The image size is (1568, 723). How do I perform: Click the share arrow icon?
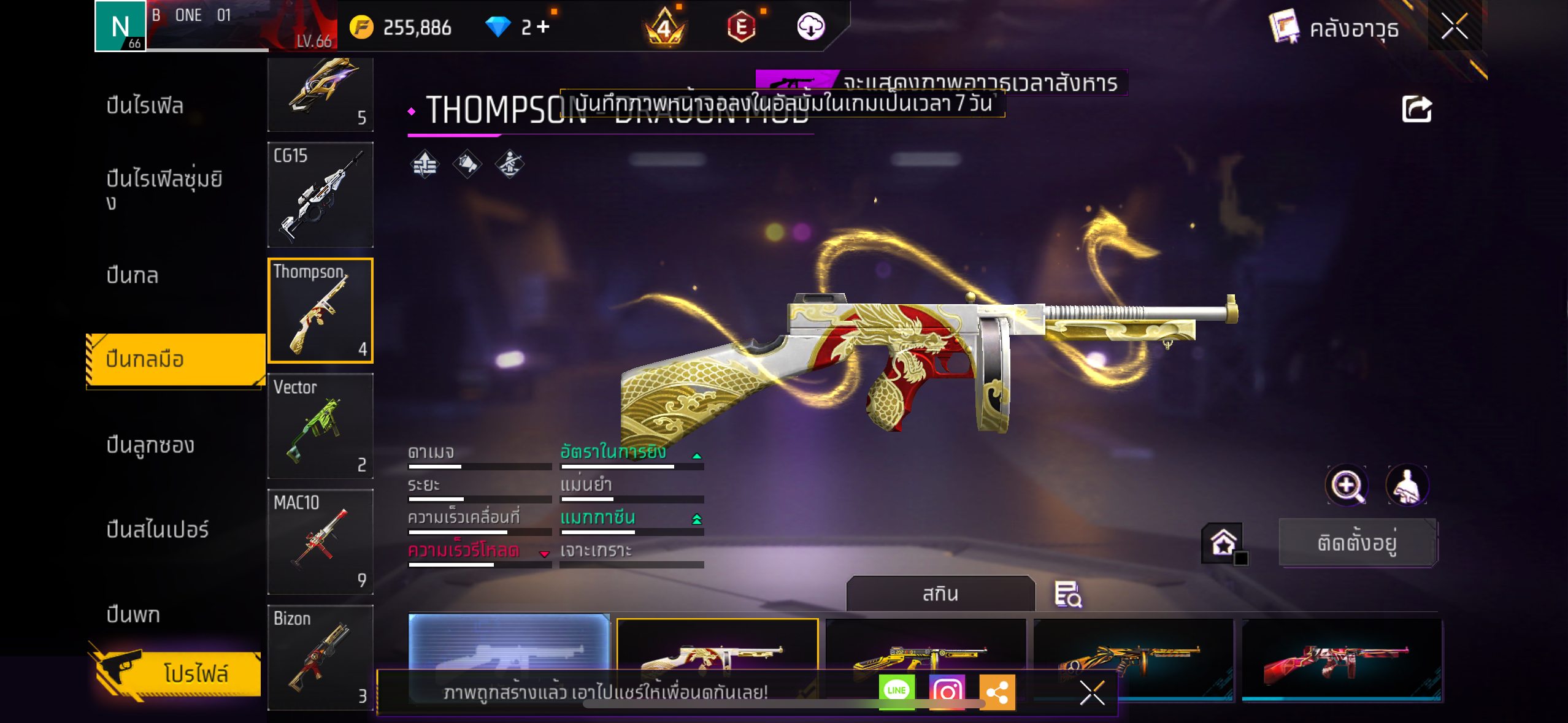coord(1416,109)
